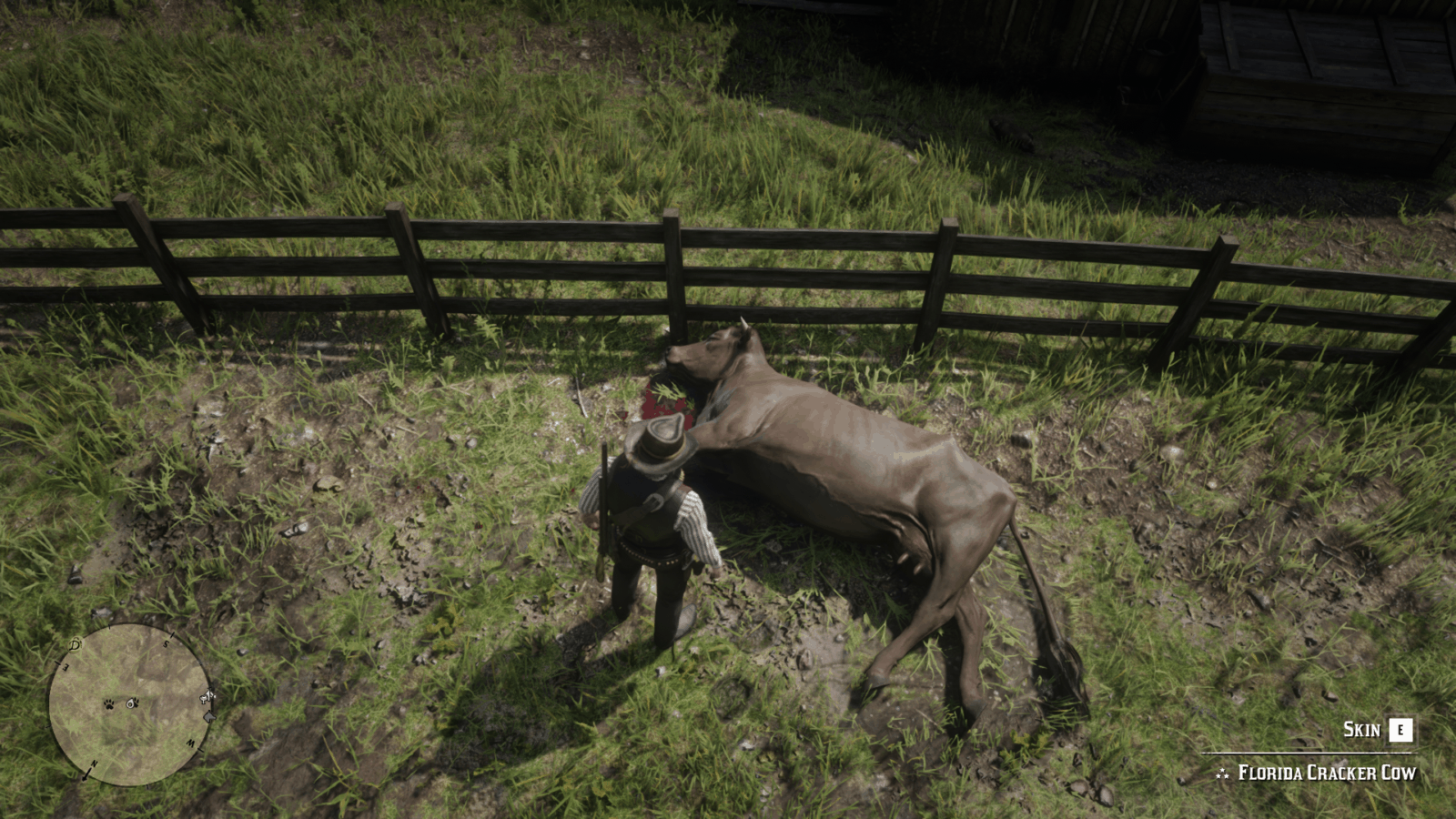
Task: Click the gray waypoint arrow on the minimap rim
Action: coord(210,716)
